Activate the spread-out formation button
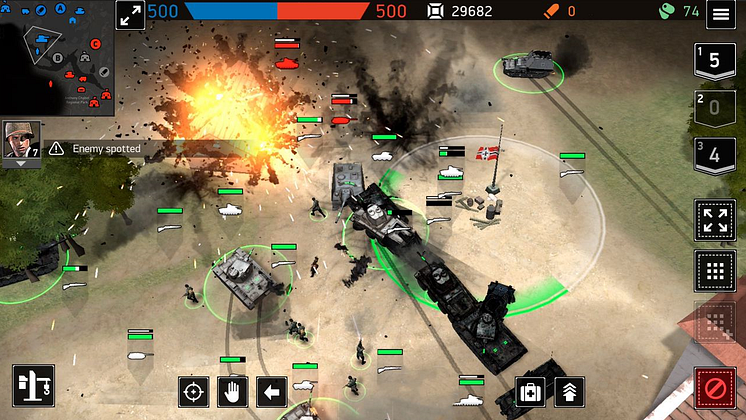This screenshot has width=746, height=420. click(x=714, y=221)
